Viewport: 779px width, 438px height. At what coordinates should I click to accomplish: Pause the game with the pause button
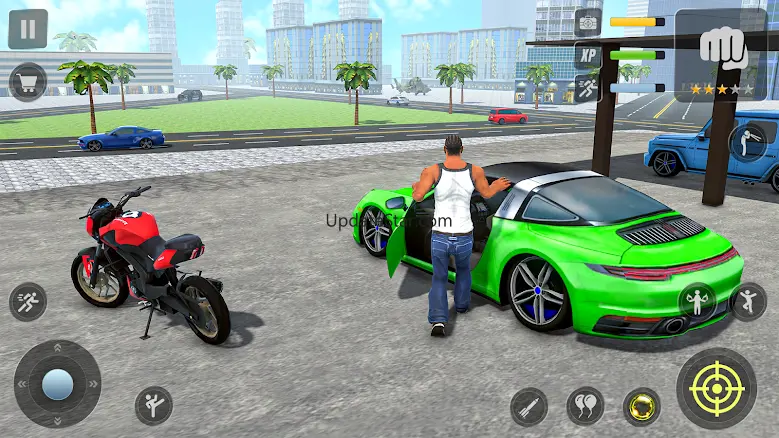point(28,29)
